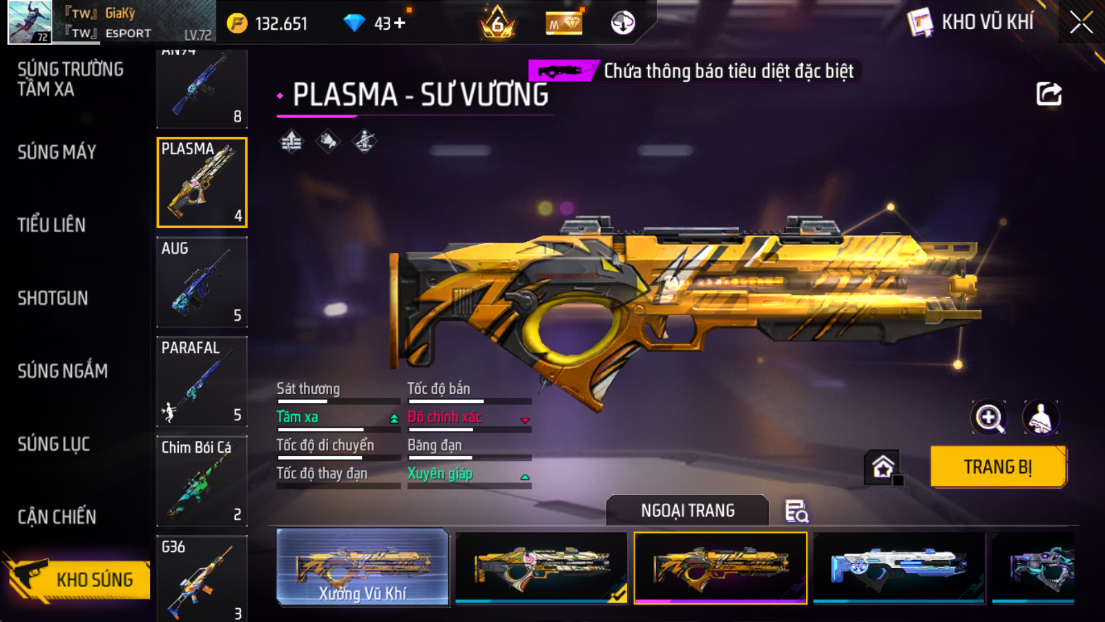Preview the skin on character
Image resolution: width=1105 pixels, height=622 pixels.
[1041, 418]
